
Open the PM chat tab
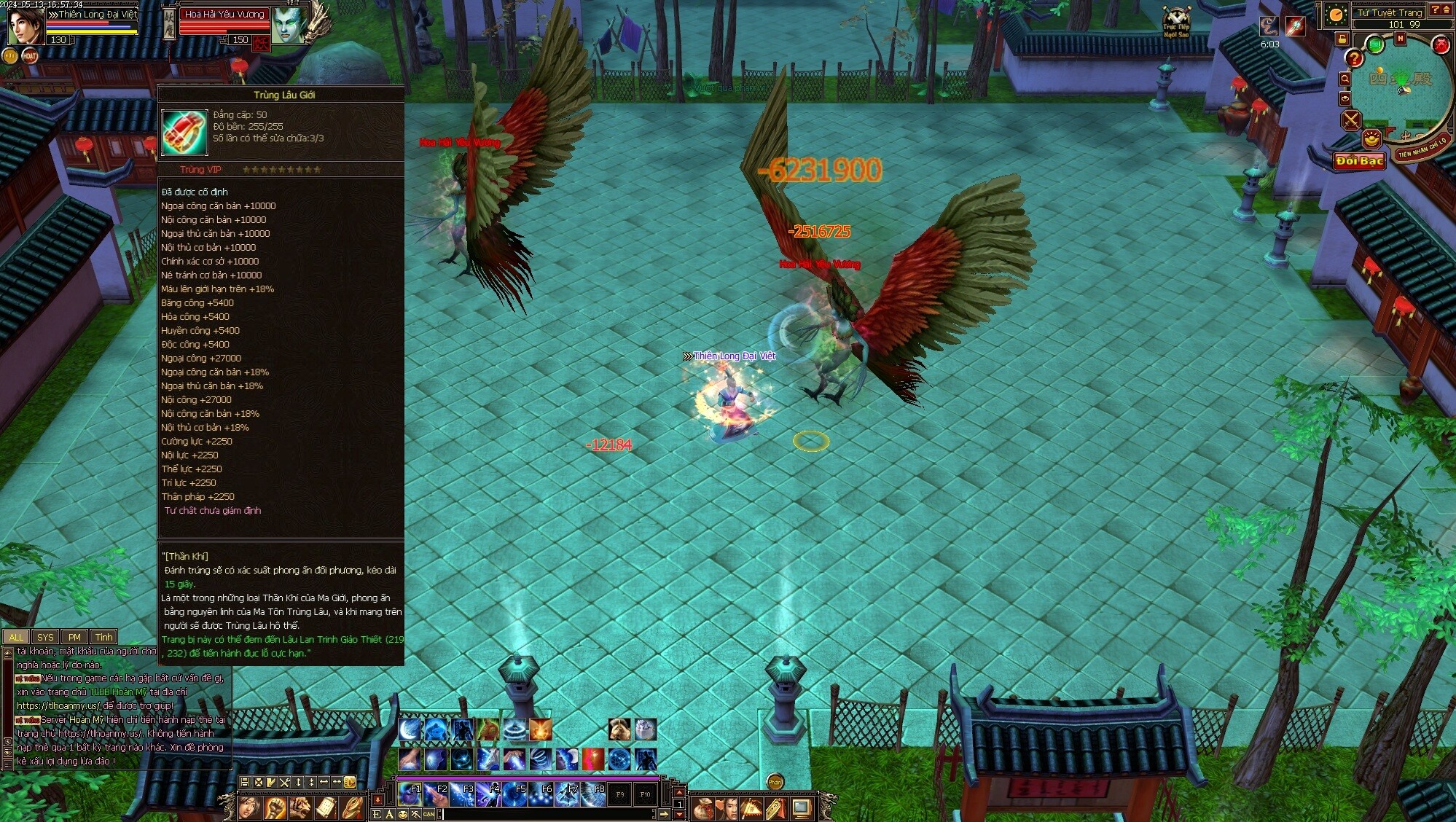click(74, 637)
